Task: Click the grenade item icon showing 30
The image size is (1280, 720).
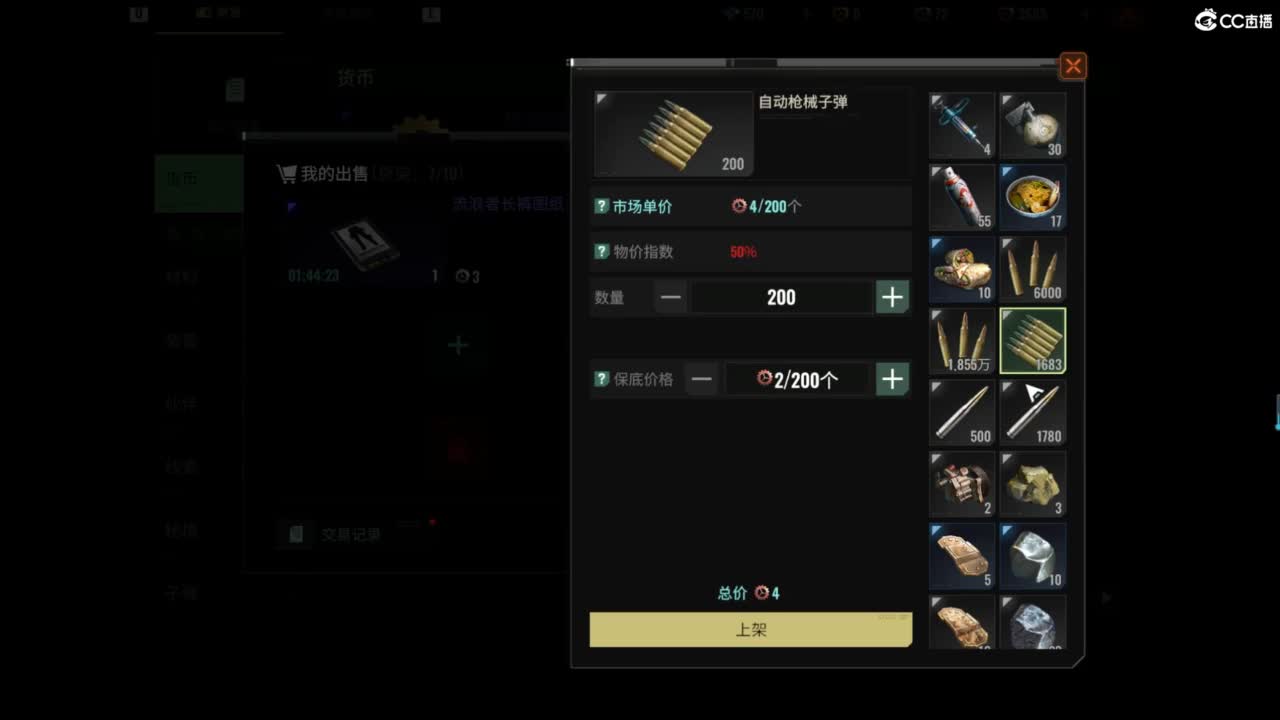Action: tap(1033, 124)
